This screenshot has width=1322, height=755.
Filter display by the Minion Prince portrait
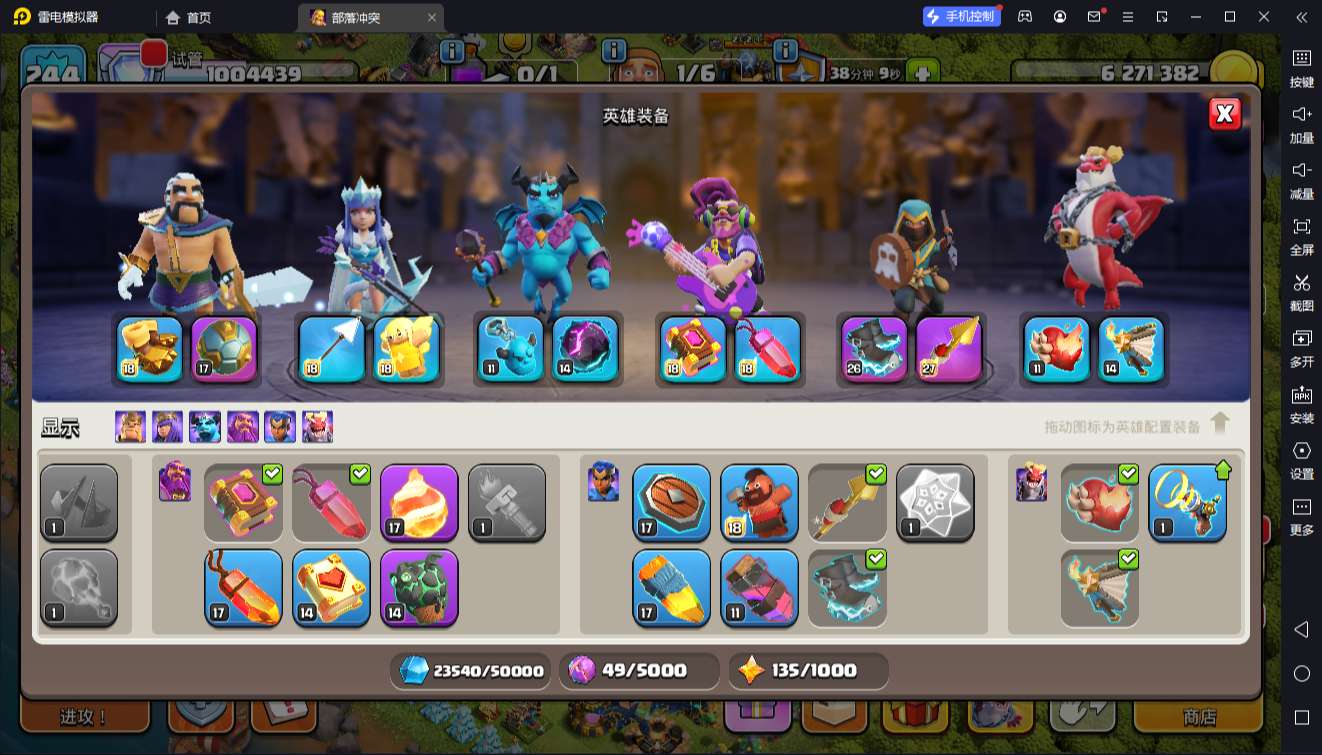coord(205,427)
